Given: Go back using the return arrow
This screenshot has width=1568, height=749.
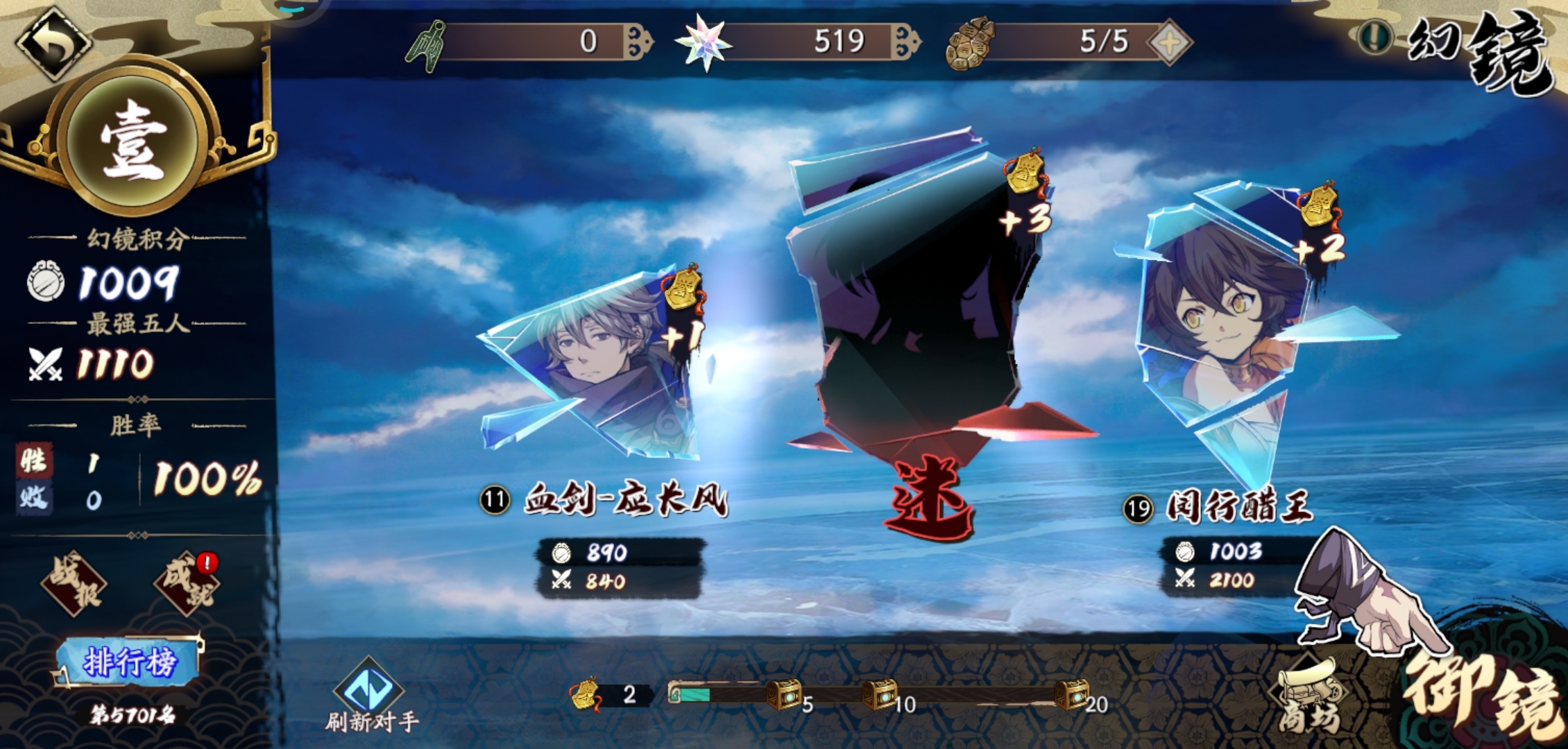Looking at the screenshot, I should point(53,42).
